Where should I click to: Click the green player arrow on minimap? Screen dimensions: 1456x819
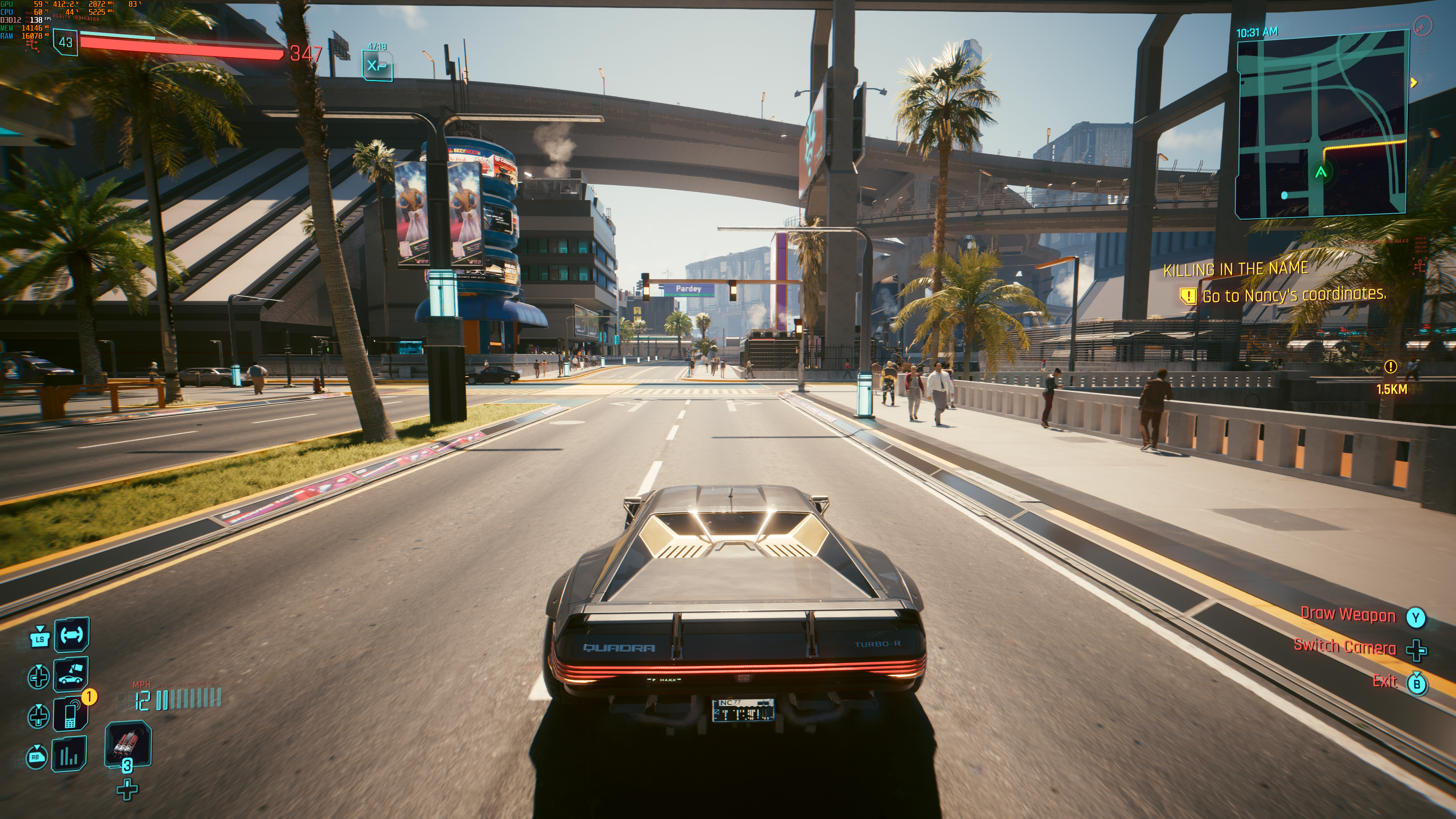pos(1321,172)
